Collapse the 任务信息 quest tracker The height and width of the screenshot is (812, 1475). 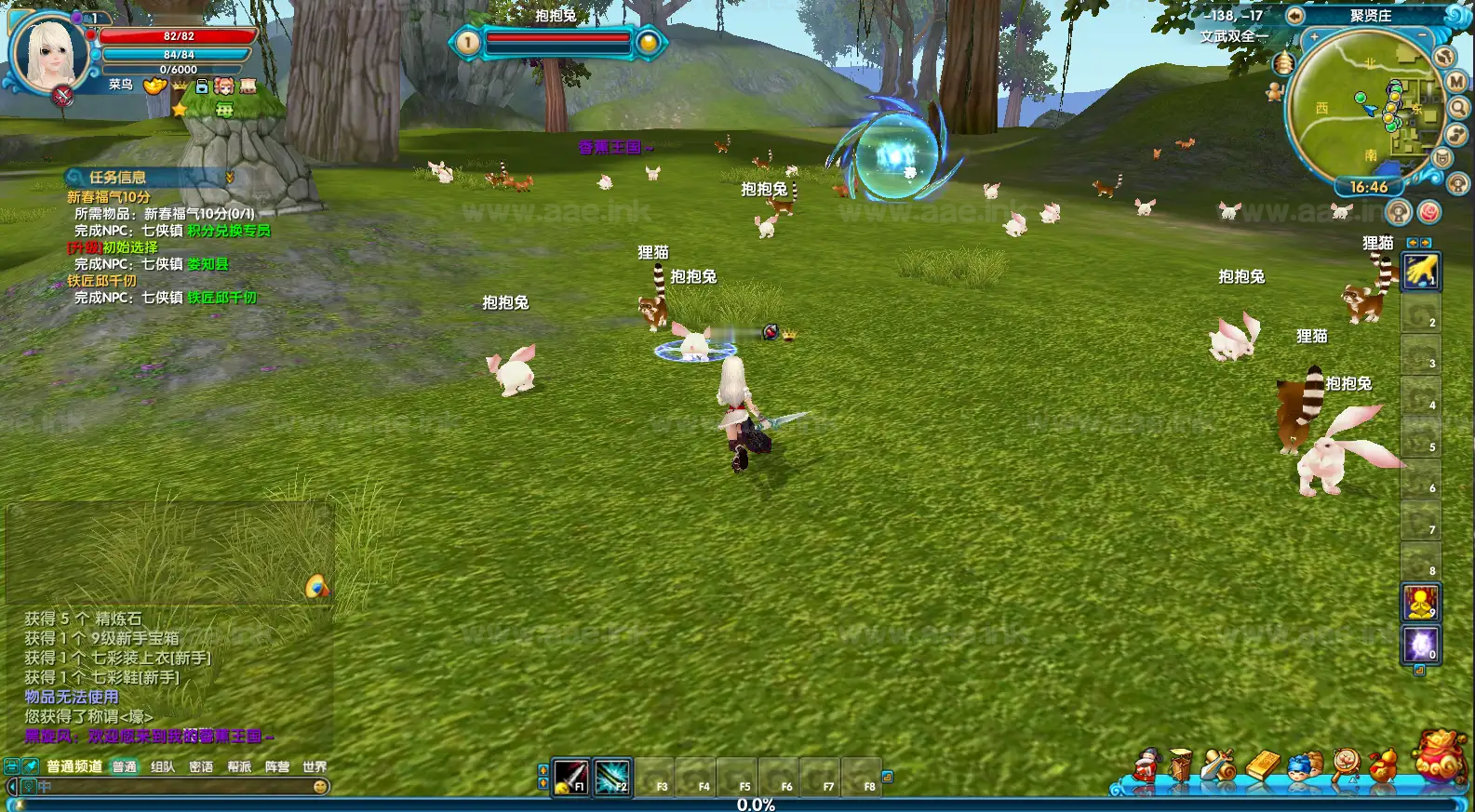click(x=230, y=177)
